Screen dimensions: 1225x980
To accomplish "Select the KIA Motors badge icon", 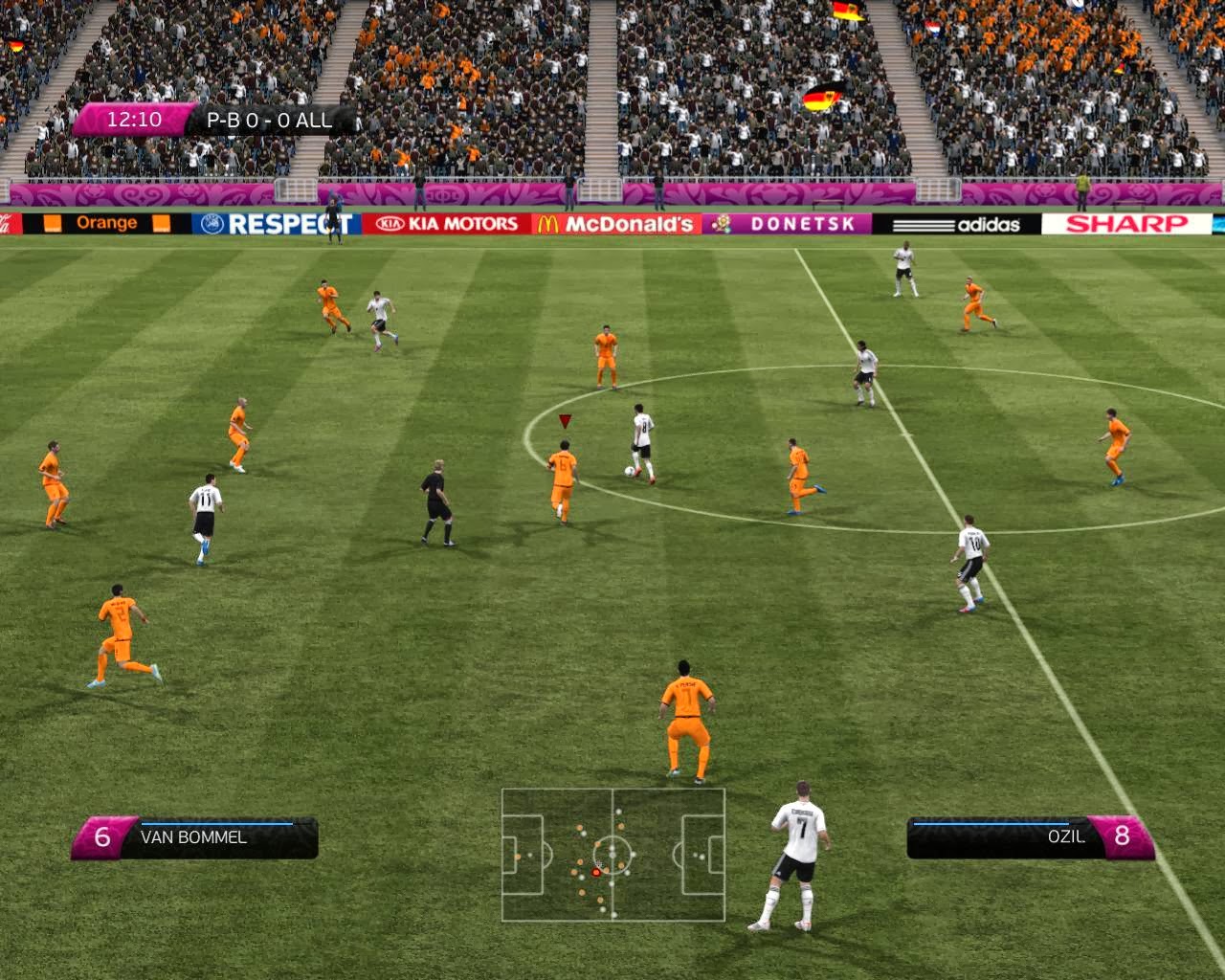I will coord(391,225).
